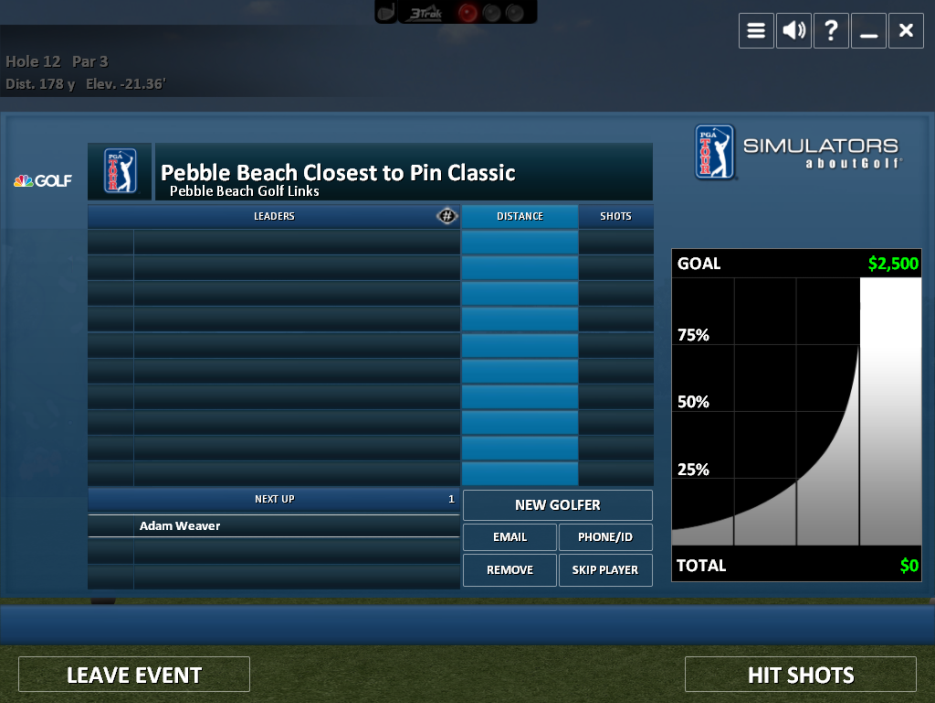This screenshot has width=935, height=703.
Task: Toggle the sound speaker button
Action: (794, 30)
